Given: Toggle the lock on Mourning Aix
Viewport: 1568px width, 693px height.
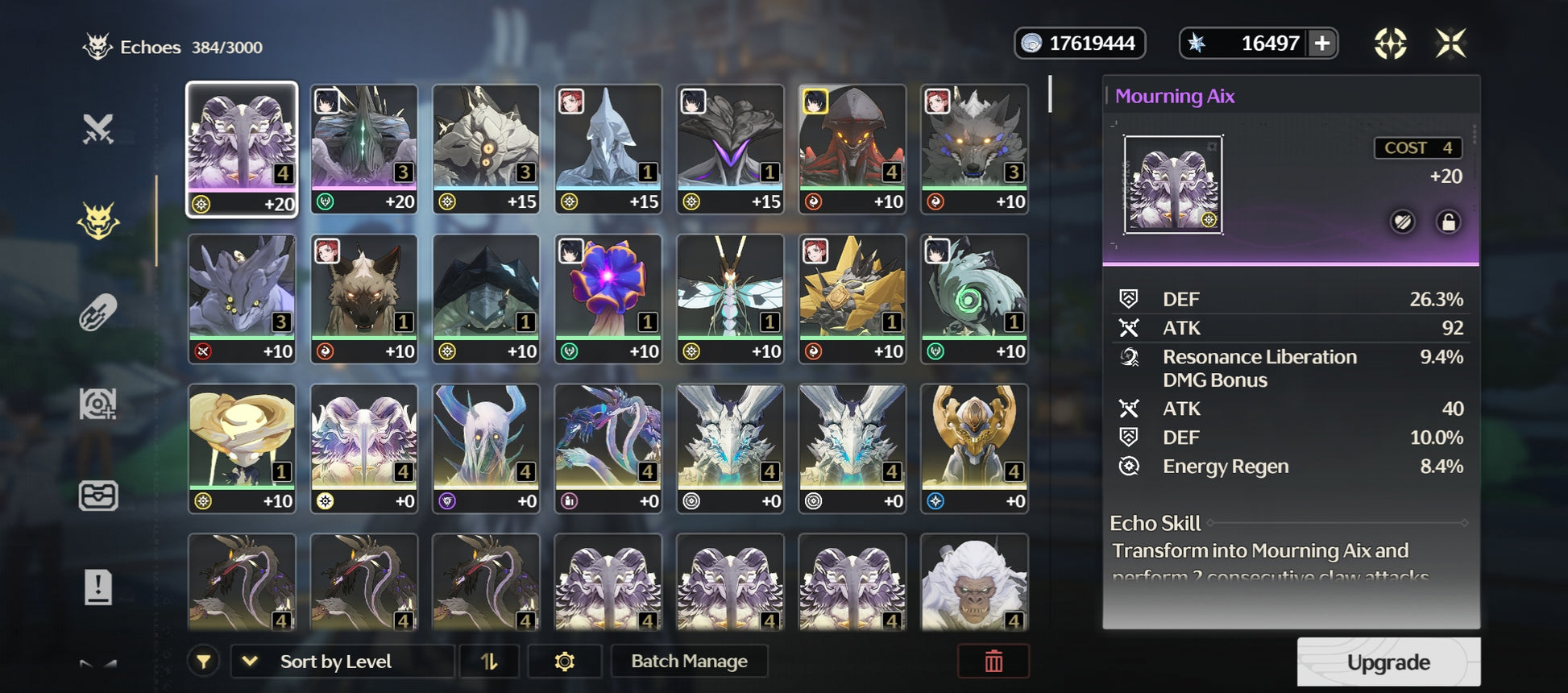Looking at the screenshot, I should 1447,222.
